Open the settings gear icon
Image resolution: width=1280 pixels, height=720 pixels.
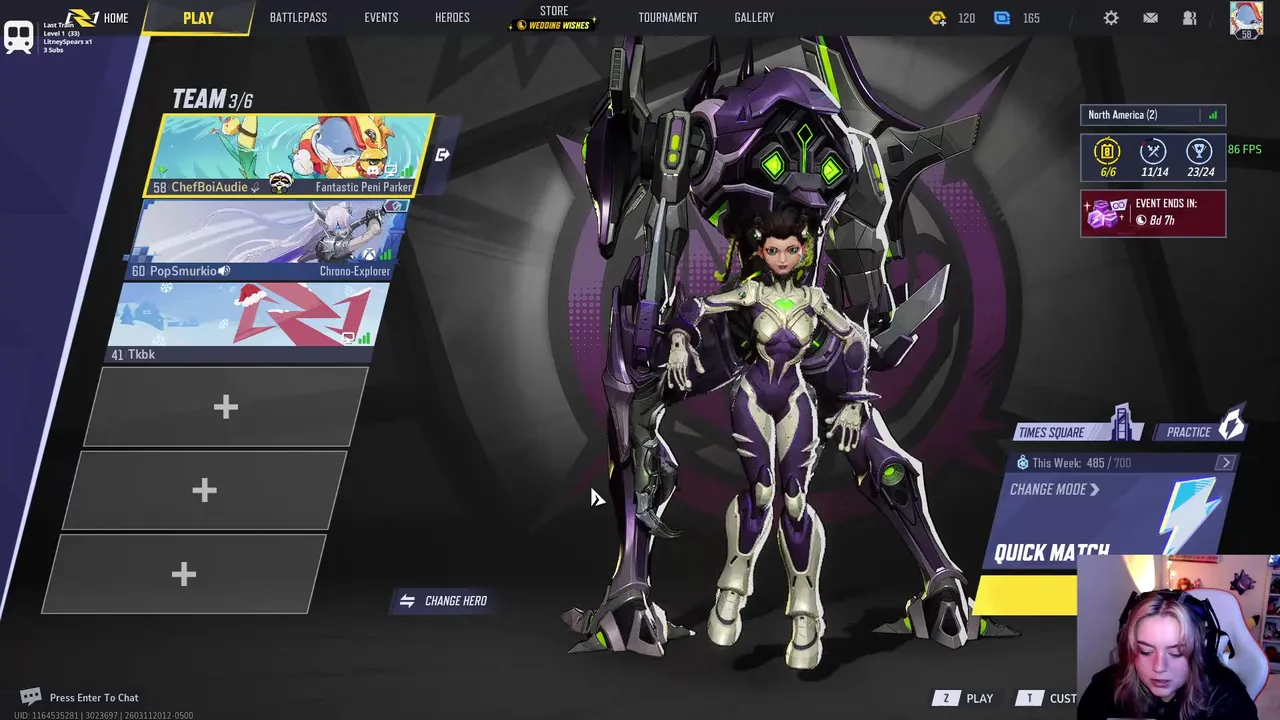click(x=1111, y=18)
